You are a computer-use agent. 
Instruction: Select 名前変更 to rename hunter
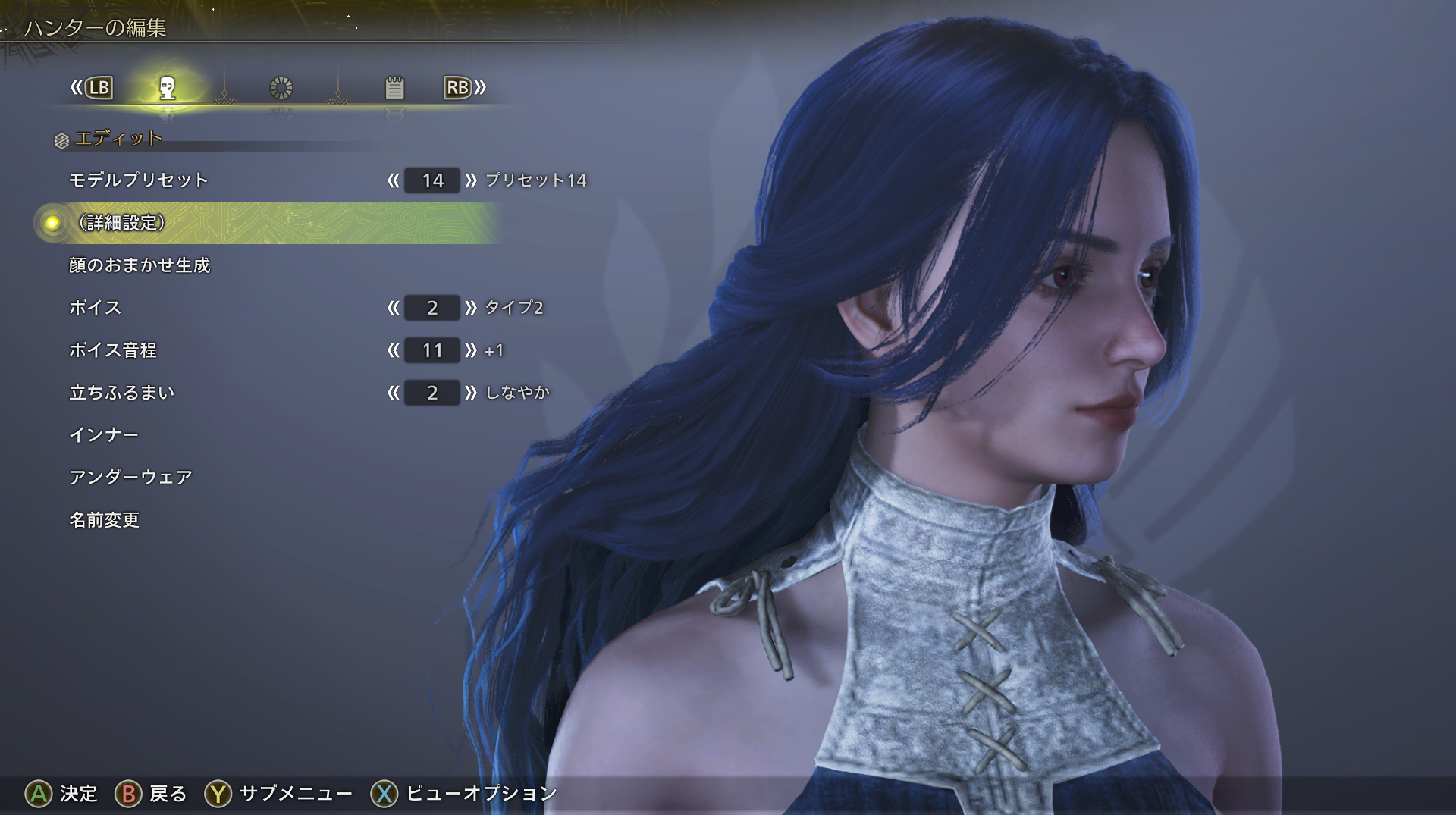[x=105, y=520]
